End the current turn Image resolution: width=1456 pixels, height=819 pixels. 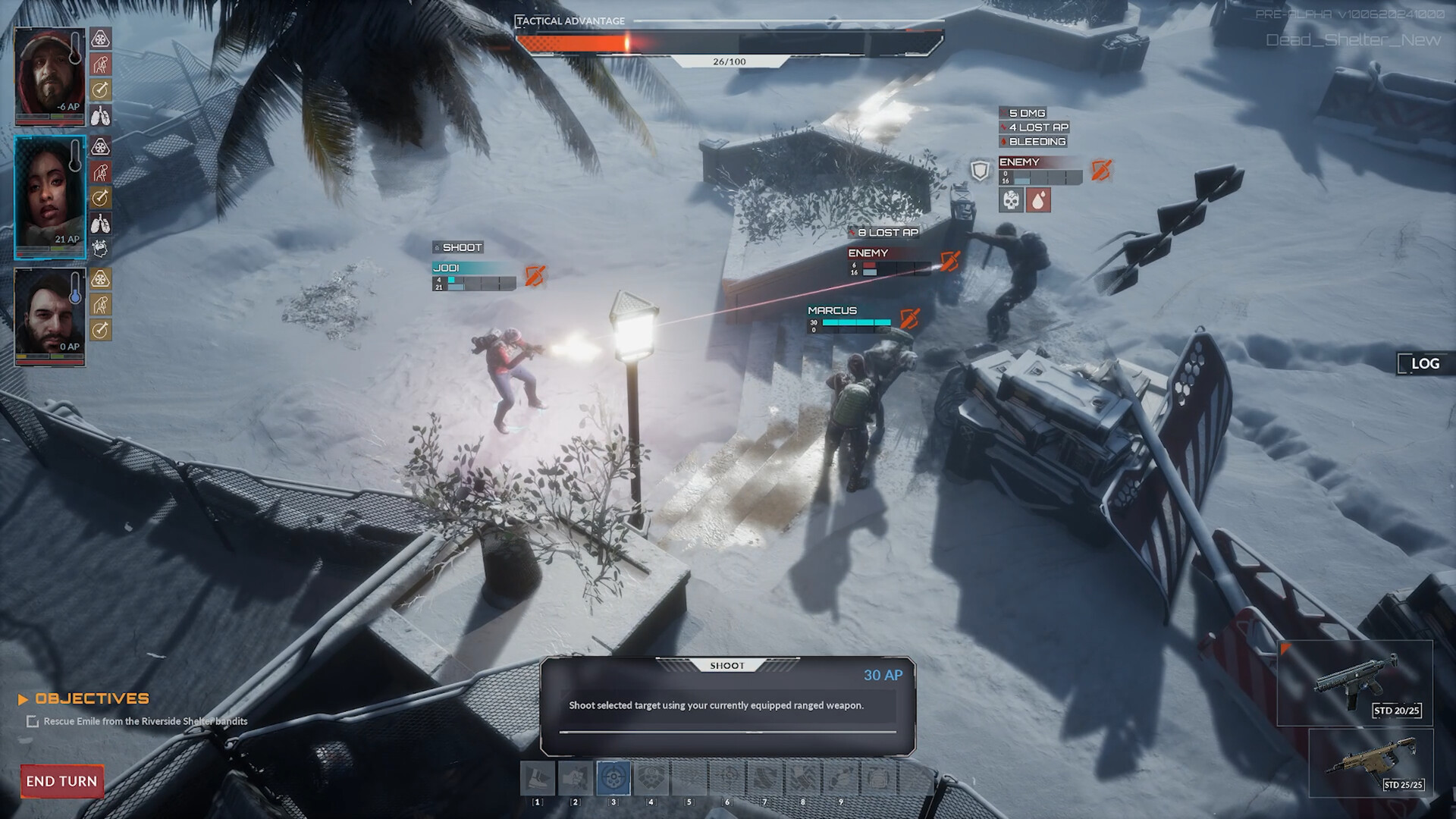pos(61,781)
